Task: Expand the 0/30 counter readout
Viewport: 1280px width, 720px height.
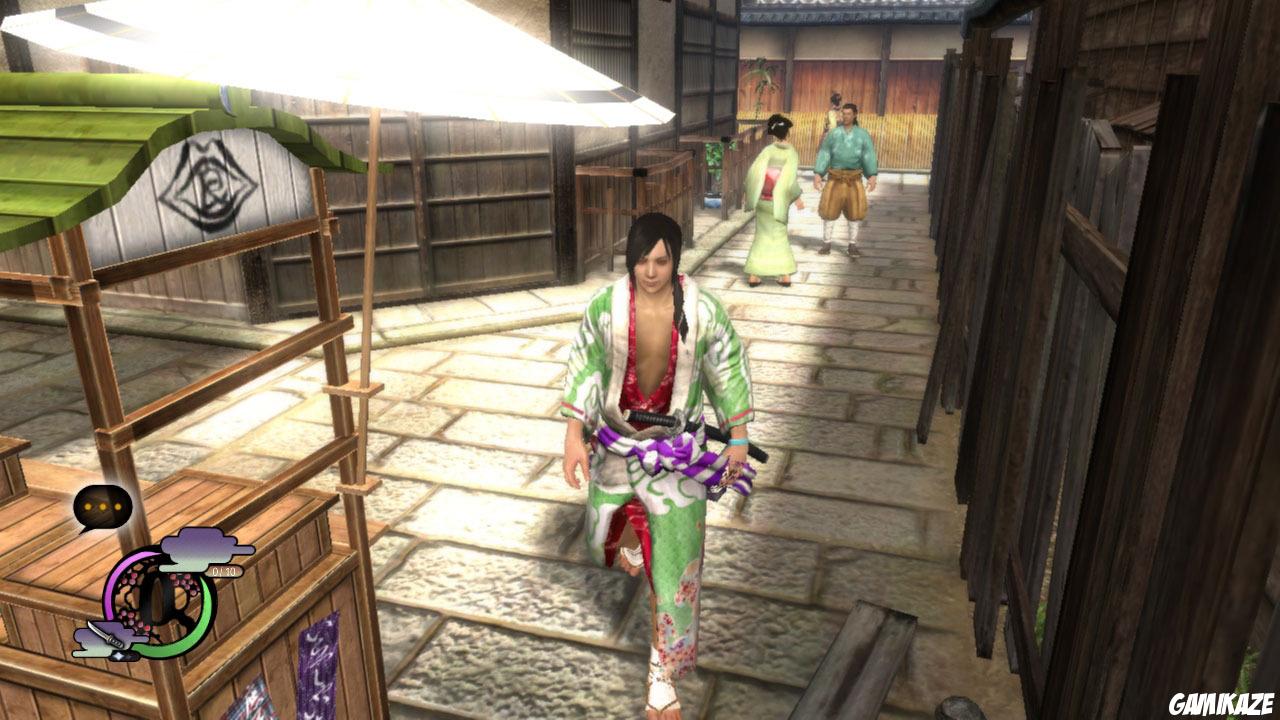Action: pyautogui.click(x=224, y=571)
